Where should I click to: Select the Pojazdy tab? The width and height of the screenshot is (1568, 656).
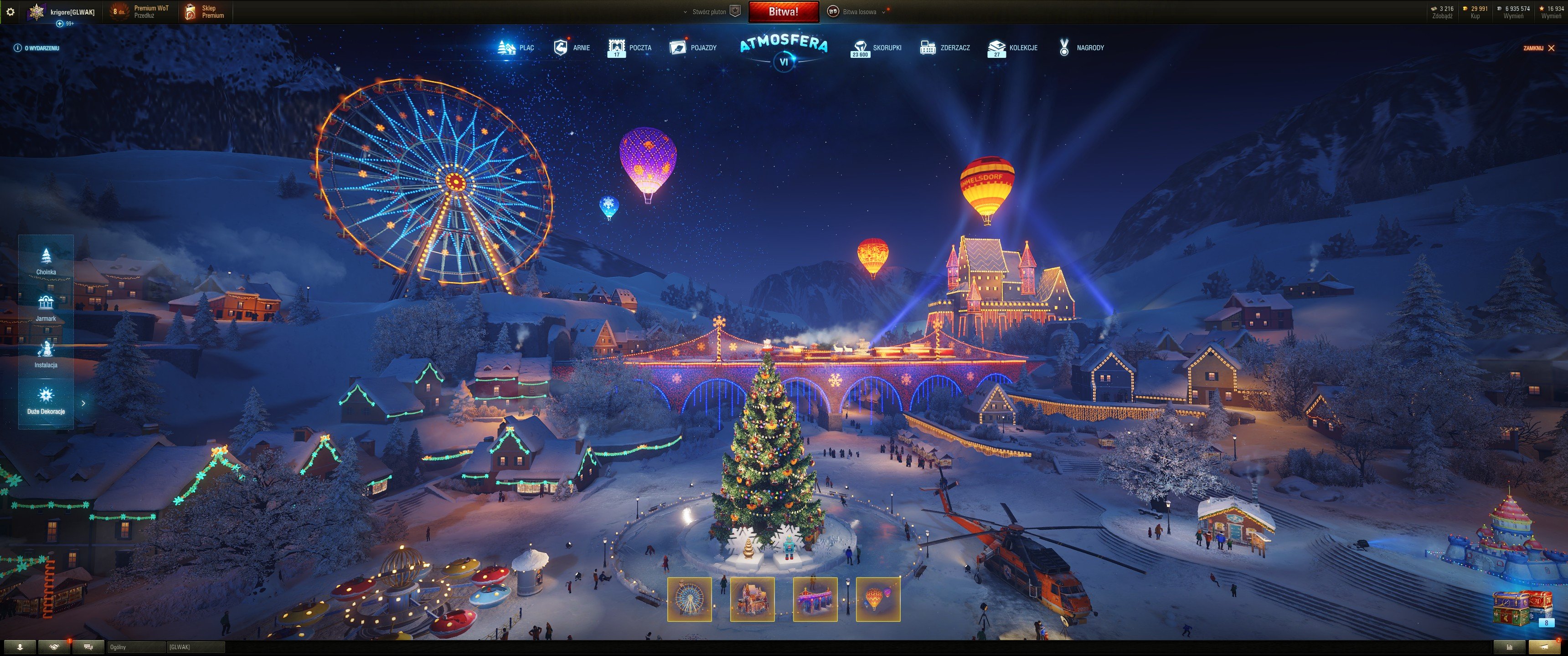point(693,47)
